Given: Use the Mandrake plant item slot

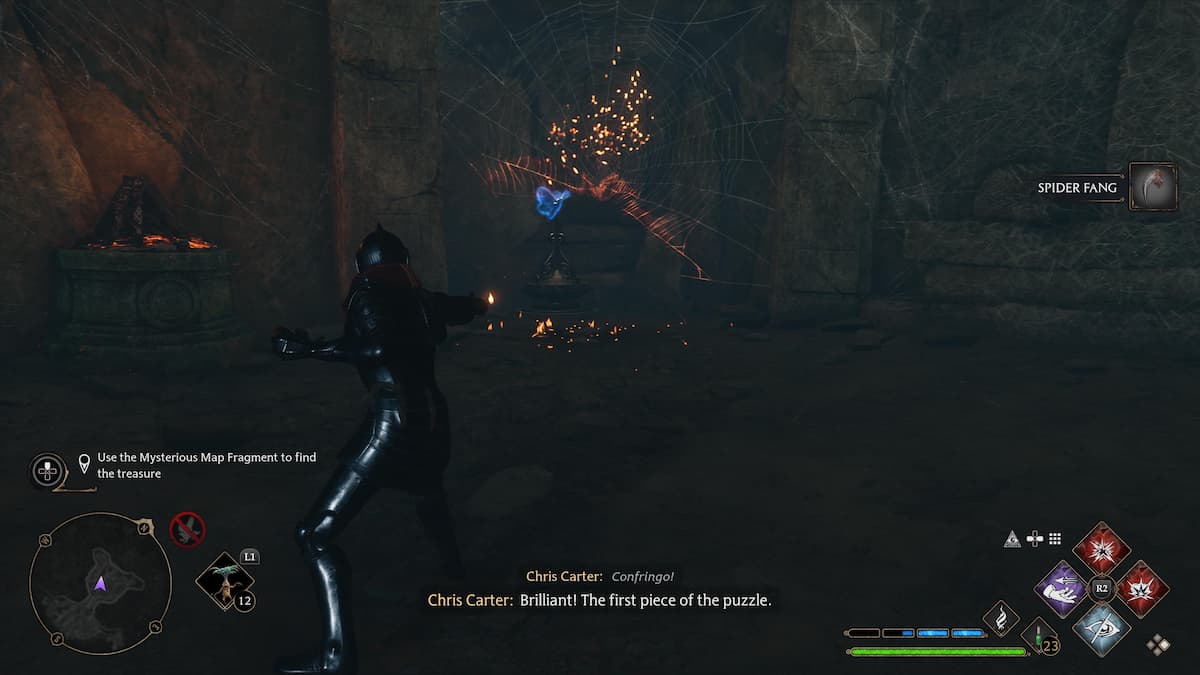Looking at the screenshot, I should tap(224, 581).
